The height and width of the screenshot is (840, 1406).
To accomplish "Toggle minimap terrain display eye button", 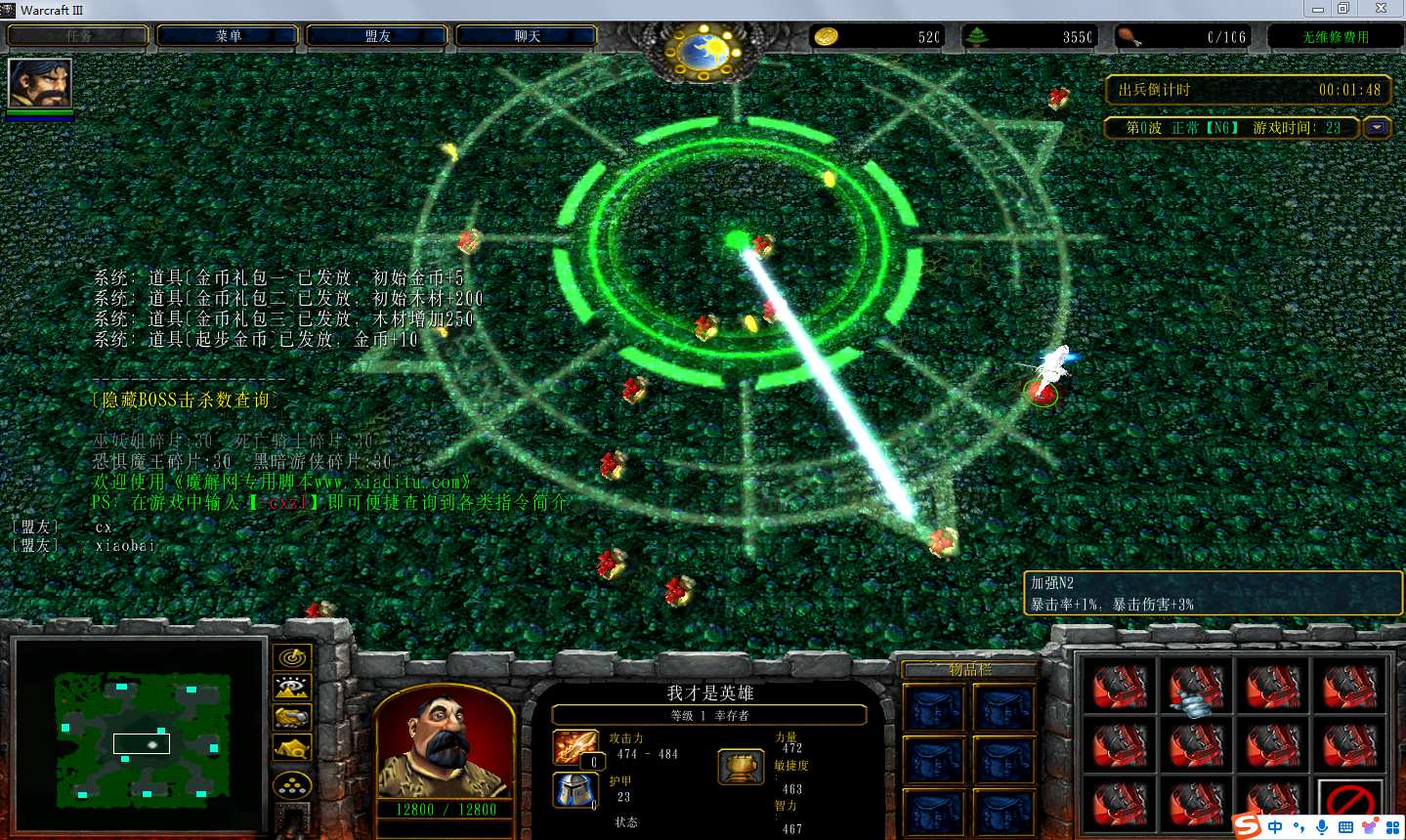I will point(292,688).
